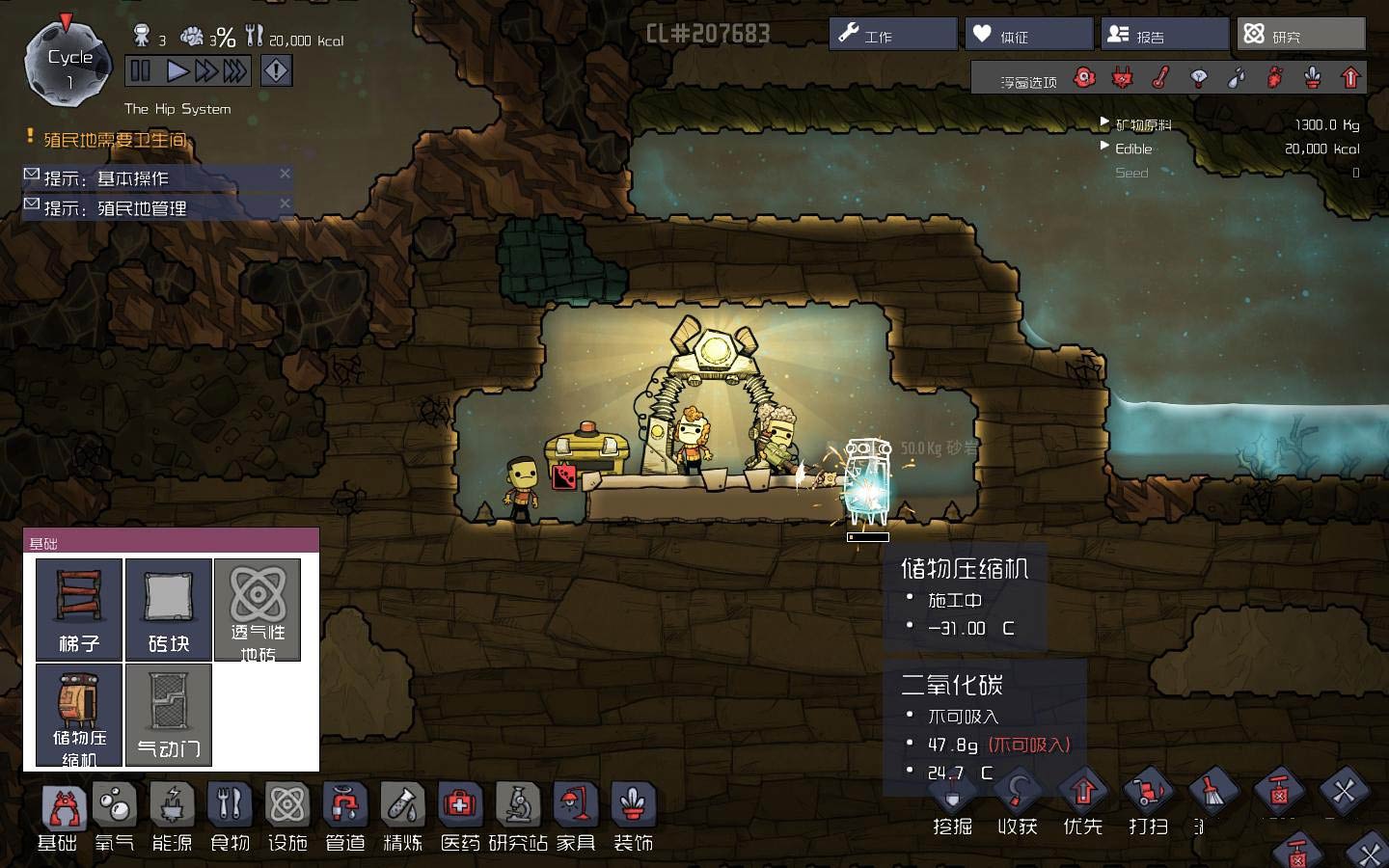Switch to 氧气 (Oxygen) build category
Viewport: 1389px width, 868px height.
(115, 816)
